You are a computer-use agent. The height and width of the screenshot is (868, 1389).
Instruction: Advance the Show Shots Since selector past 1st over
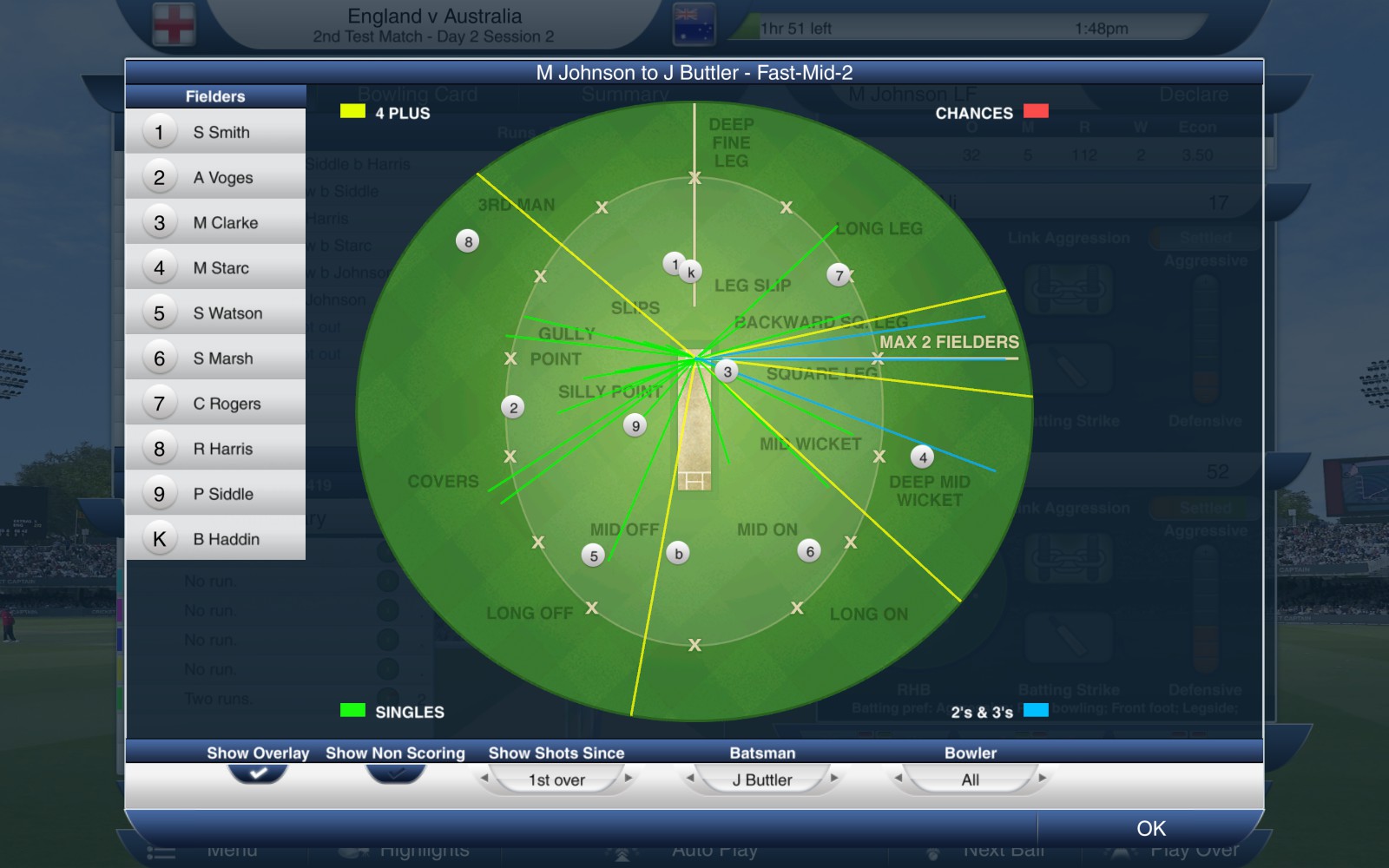click(627, 779)
